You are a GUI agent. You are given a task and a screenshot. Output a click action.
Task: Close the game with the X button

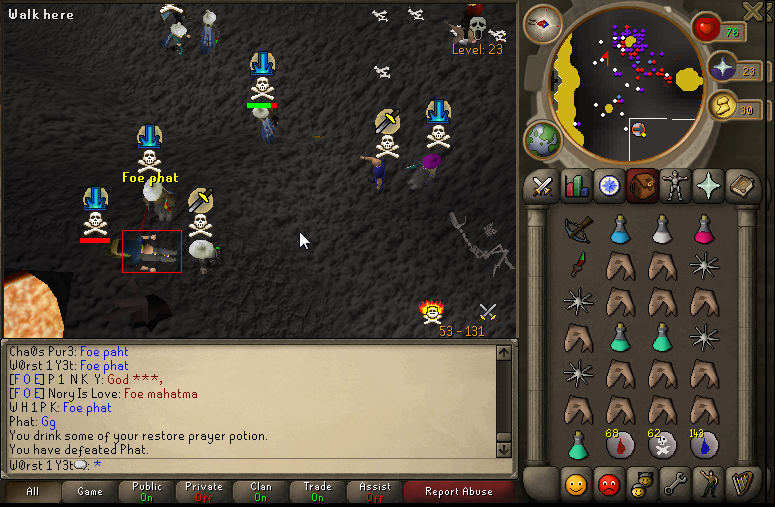(x=755, y=11)
